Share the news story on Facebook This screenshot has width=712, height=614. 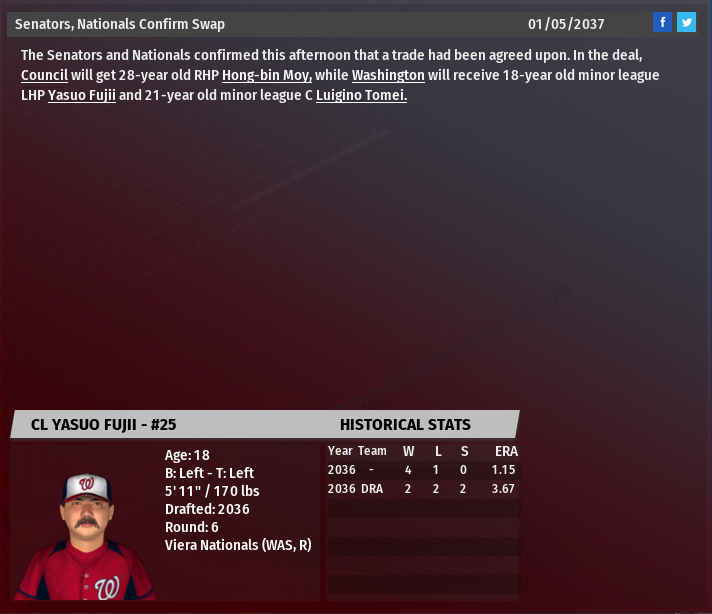pos(662,22)
